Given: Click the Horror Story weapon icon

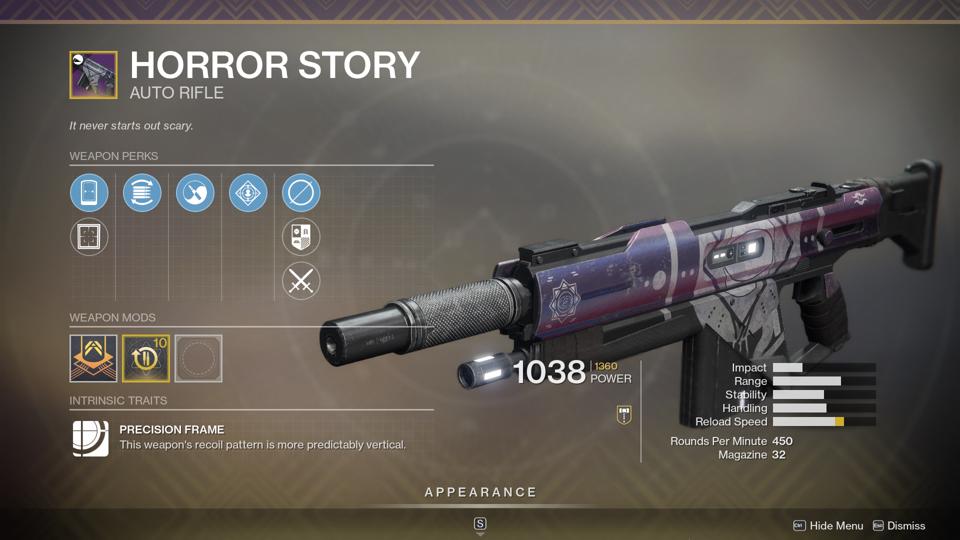Looking at the screenshot, I should coord(93,75).
